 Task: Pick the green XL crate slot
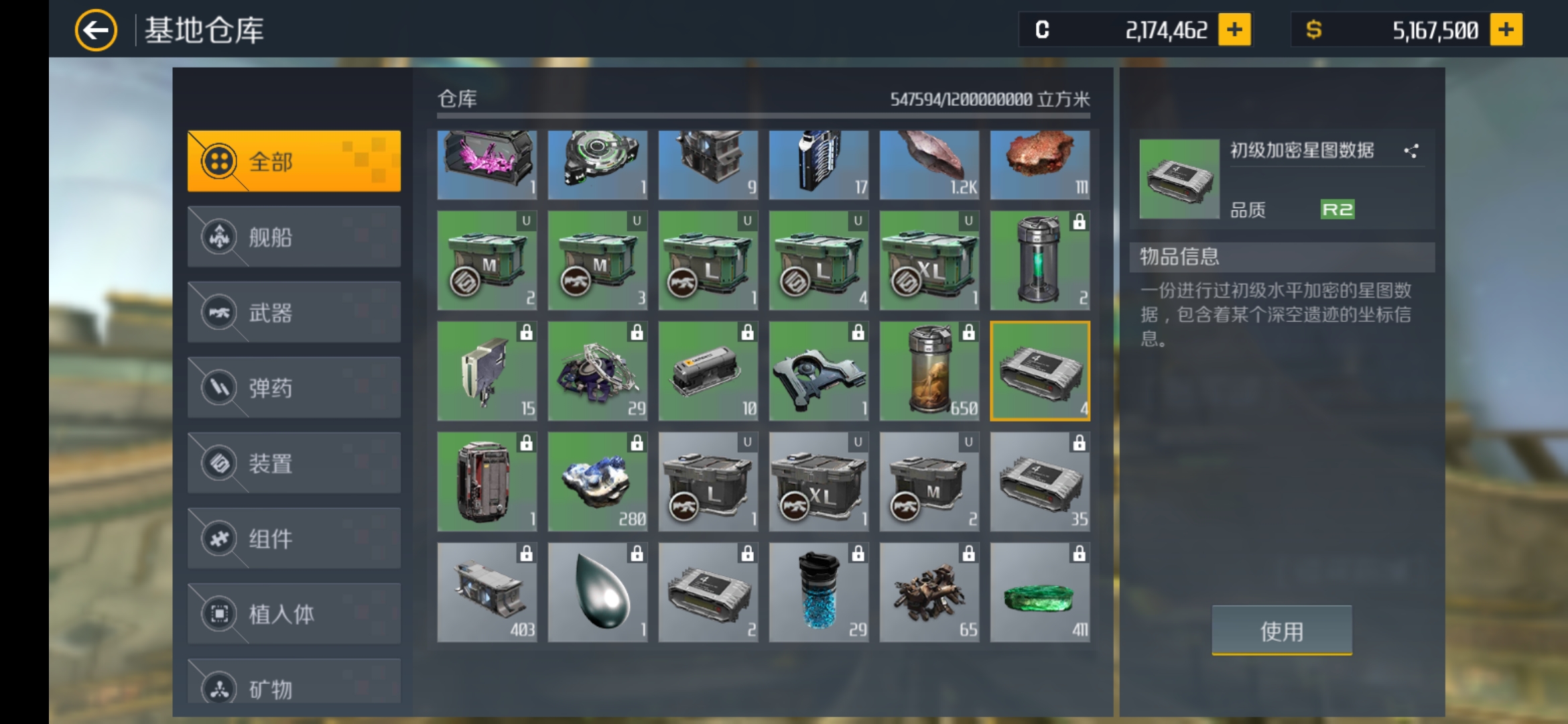coord(929,261)
